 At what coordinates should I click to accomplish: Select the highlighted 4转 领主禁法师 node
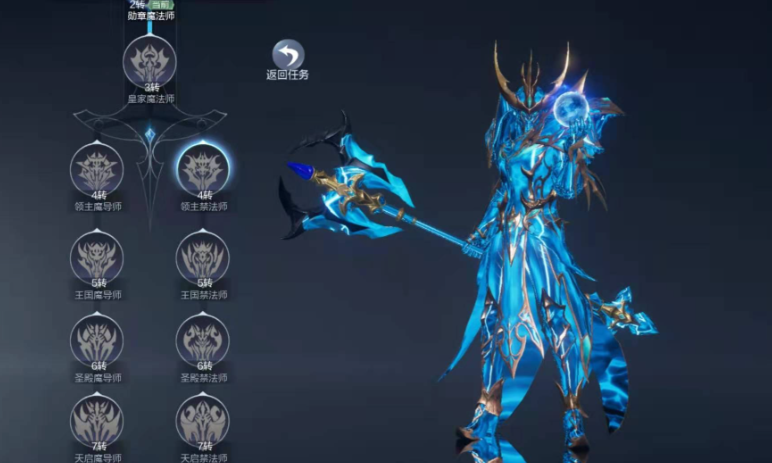click(x=203, y=170)
